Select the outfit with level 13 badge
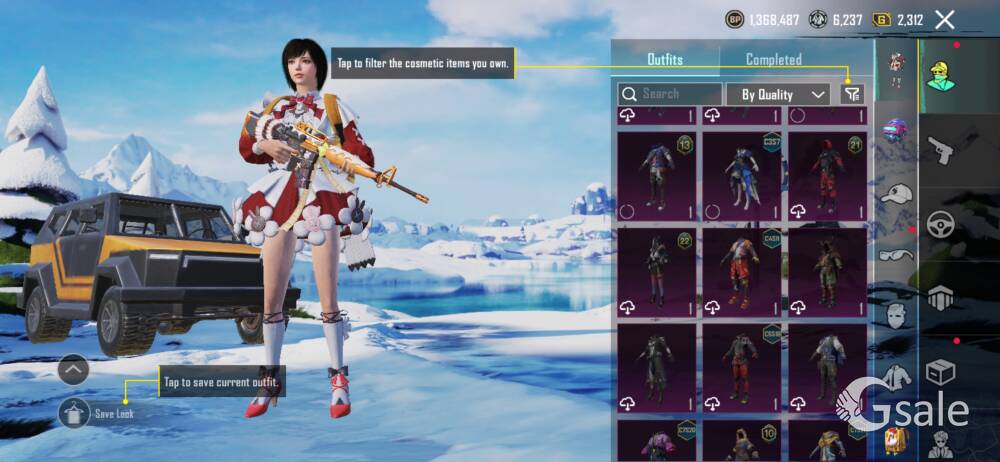The width and height of the screenshot is (1000, 462). 656,176
